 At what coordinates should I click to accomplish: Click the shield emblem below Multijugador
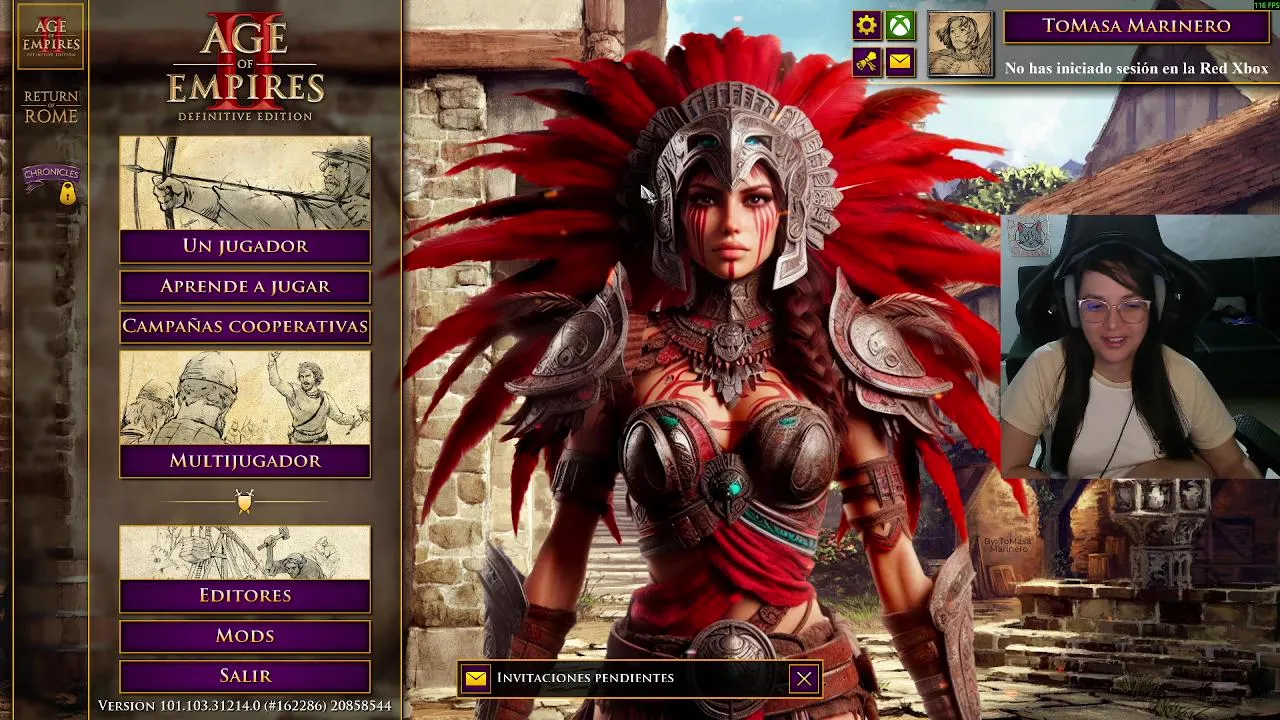pyautogui.click(x=245, y=501)
